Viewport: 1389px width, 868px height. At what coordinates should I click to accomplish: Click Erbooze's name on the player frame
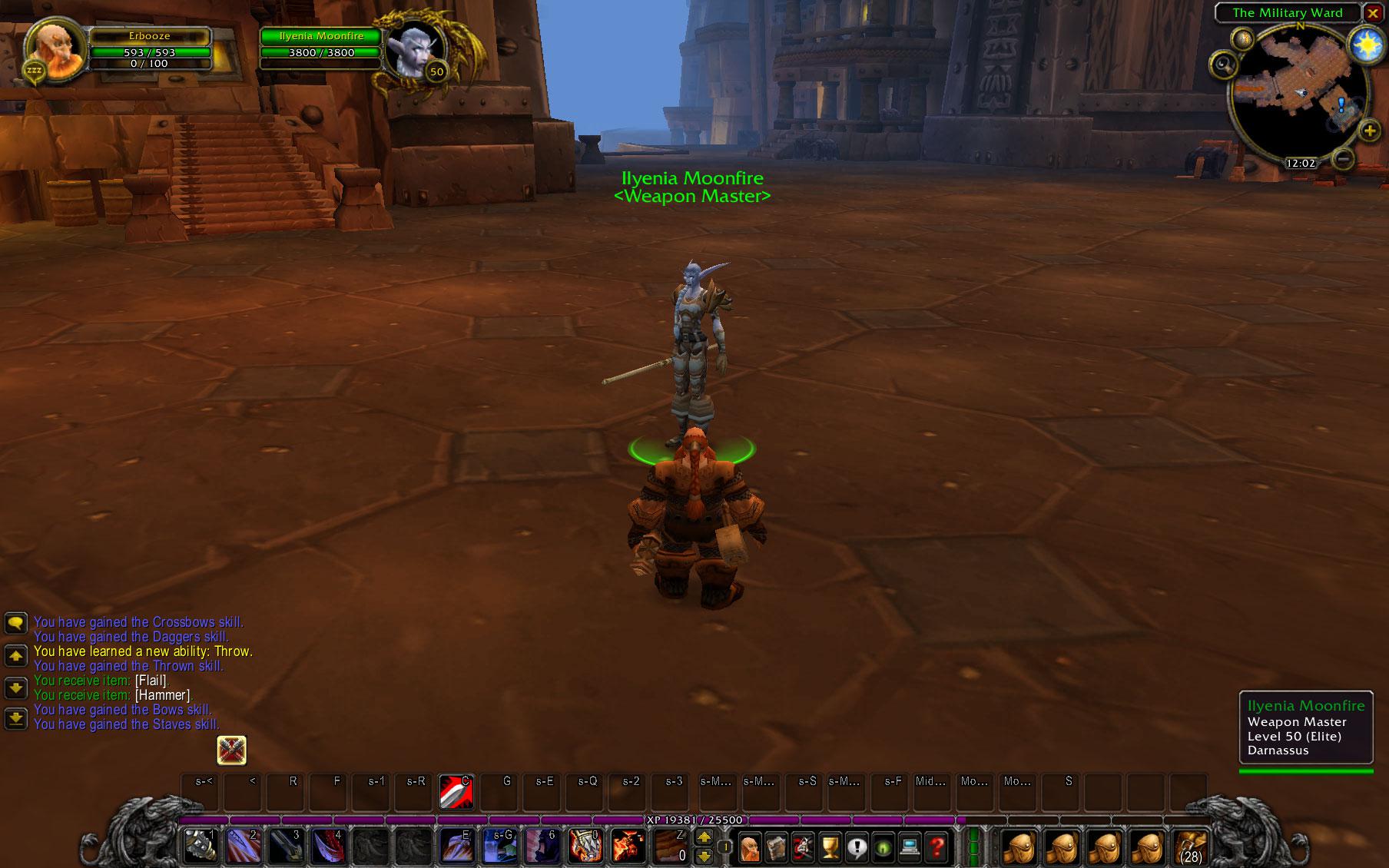pos(151,35)
